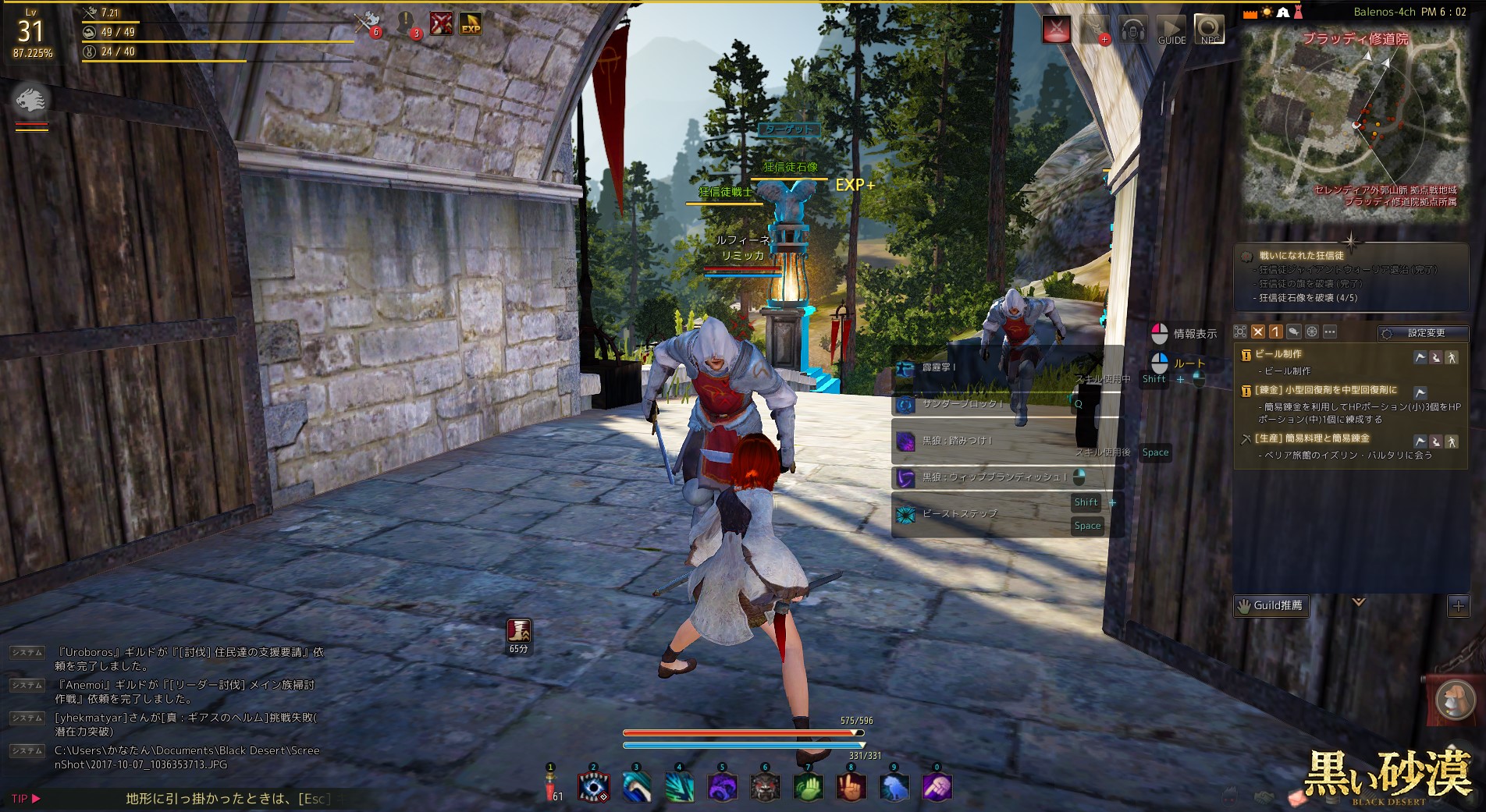The width and height of the screenshot is (1486, 812).
Task: Click the boot buff icon showing 65分
Action: click(x=519, y=630)
